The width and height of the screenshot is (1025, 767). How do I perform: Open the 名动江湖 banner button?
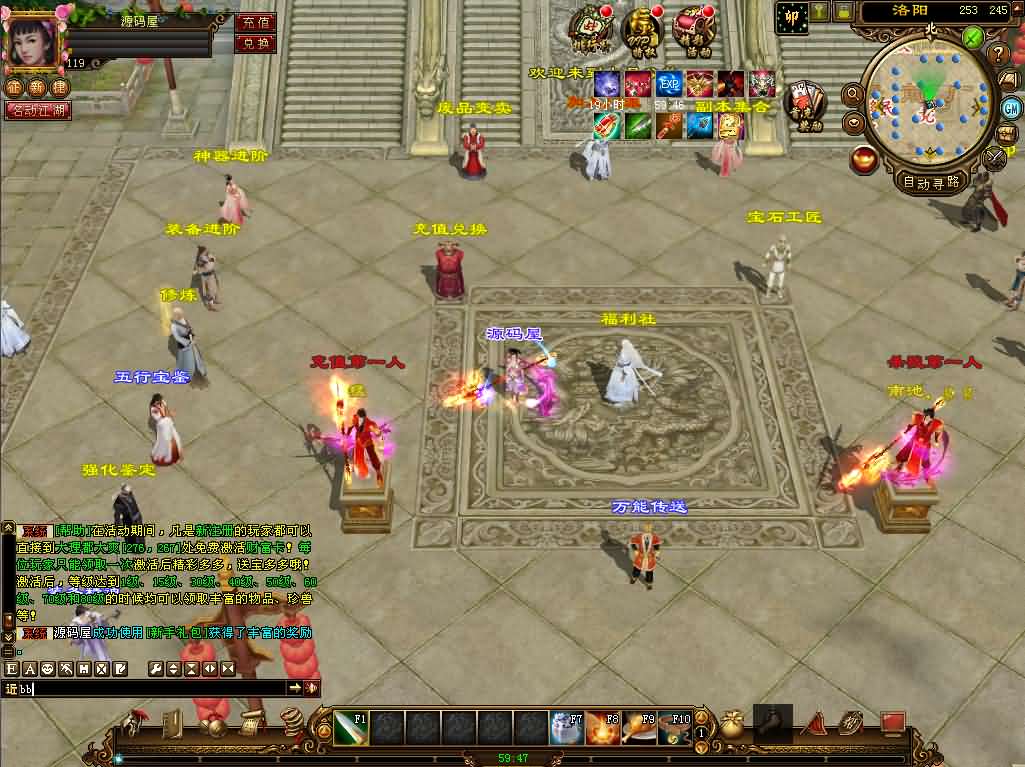click(x=39, y=110)
